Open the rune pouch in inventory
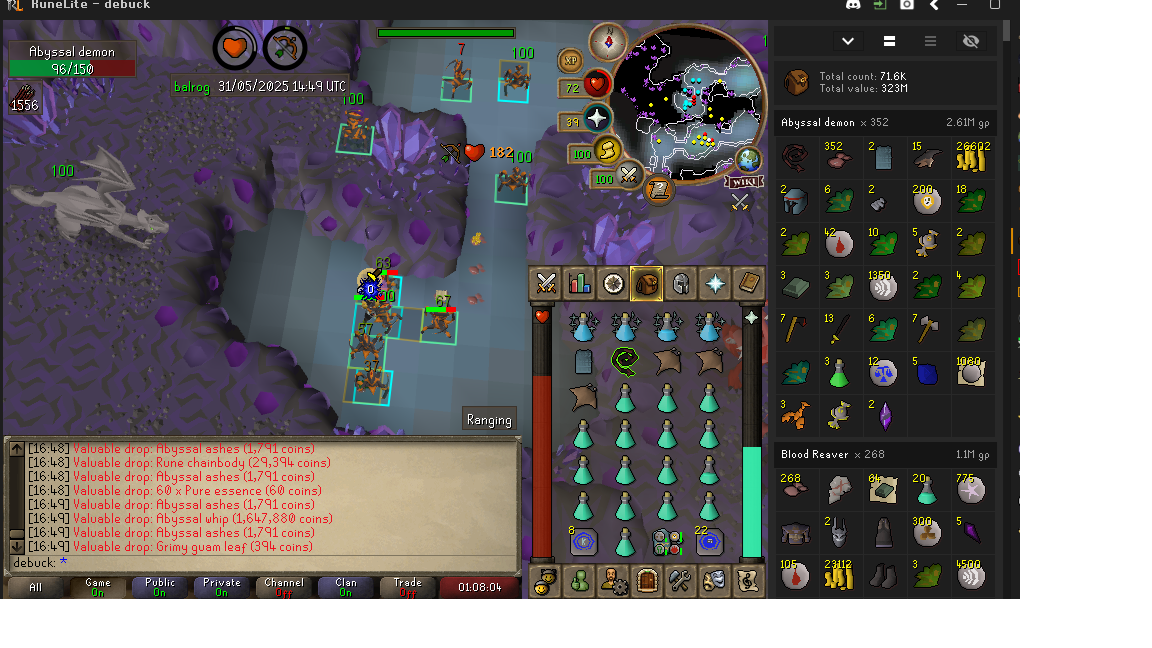The image size is (1152, 648). pyautogui.click(x=667, y=543)
